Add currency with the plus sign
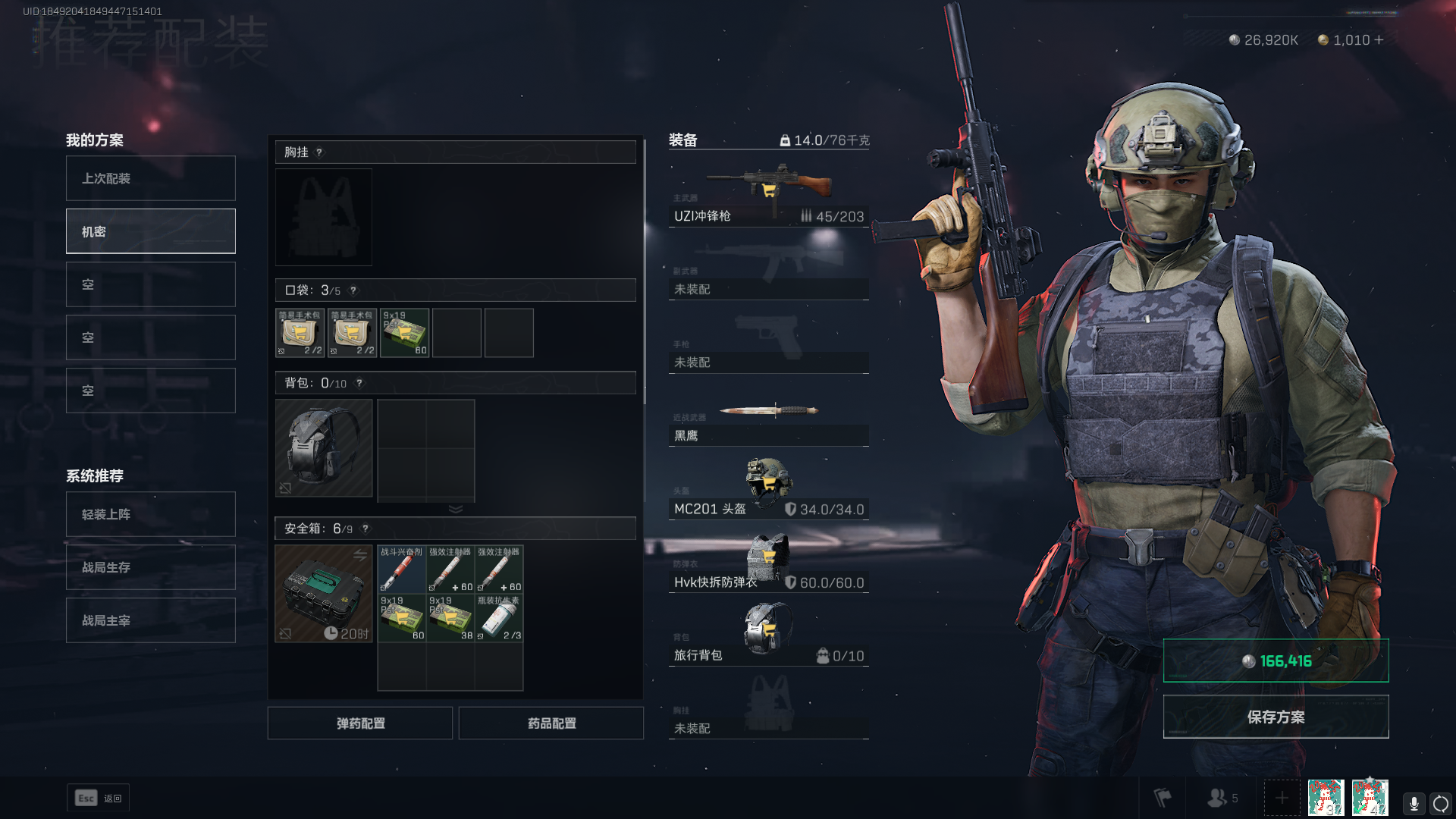The height and width of the screenshot is (819, 1456). pos(1379,39)
